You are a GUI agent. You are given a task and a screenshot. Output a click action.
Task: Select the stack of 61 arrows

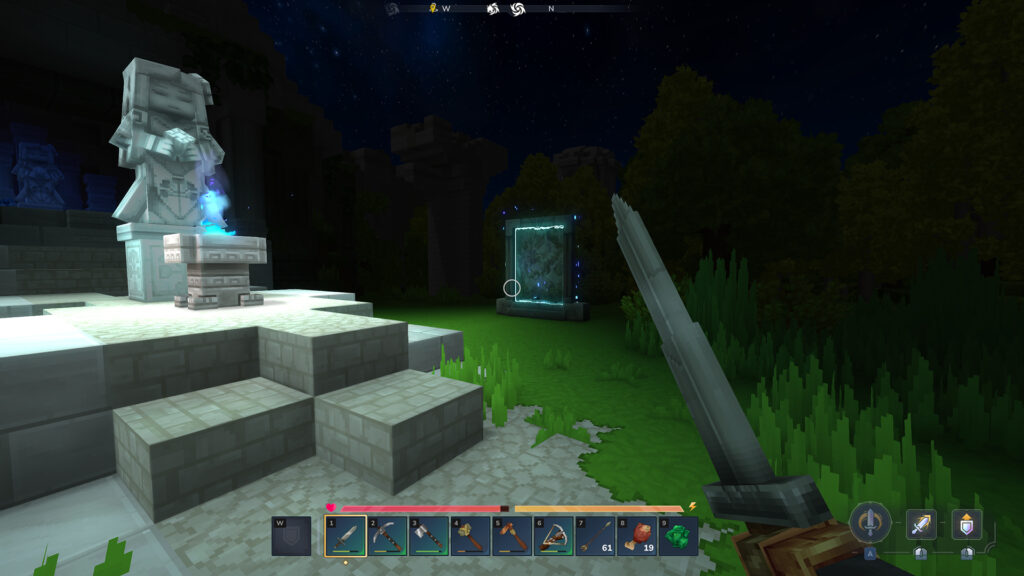tap(595, 535)
